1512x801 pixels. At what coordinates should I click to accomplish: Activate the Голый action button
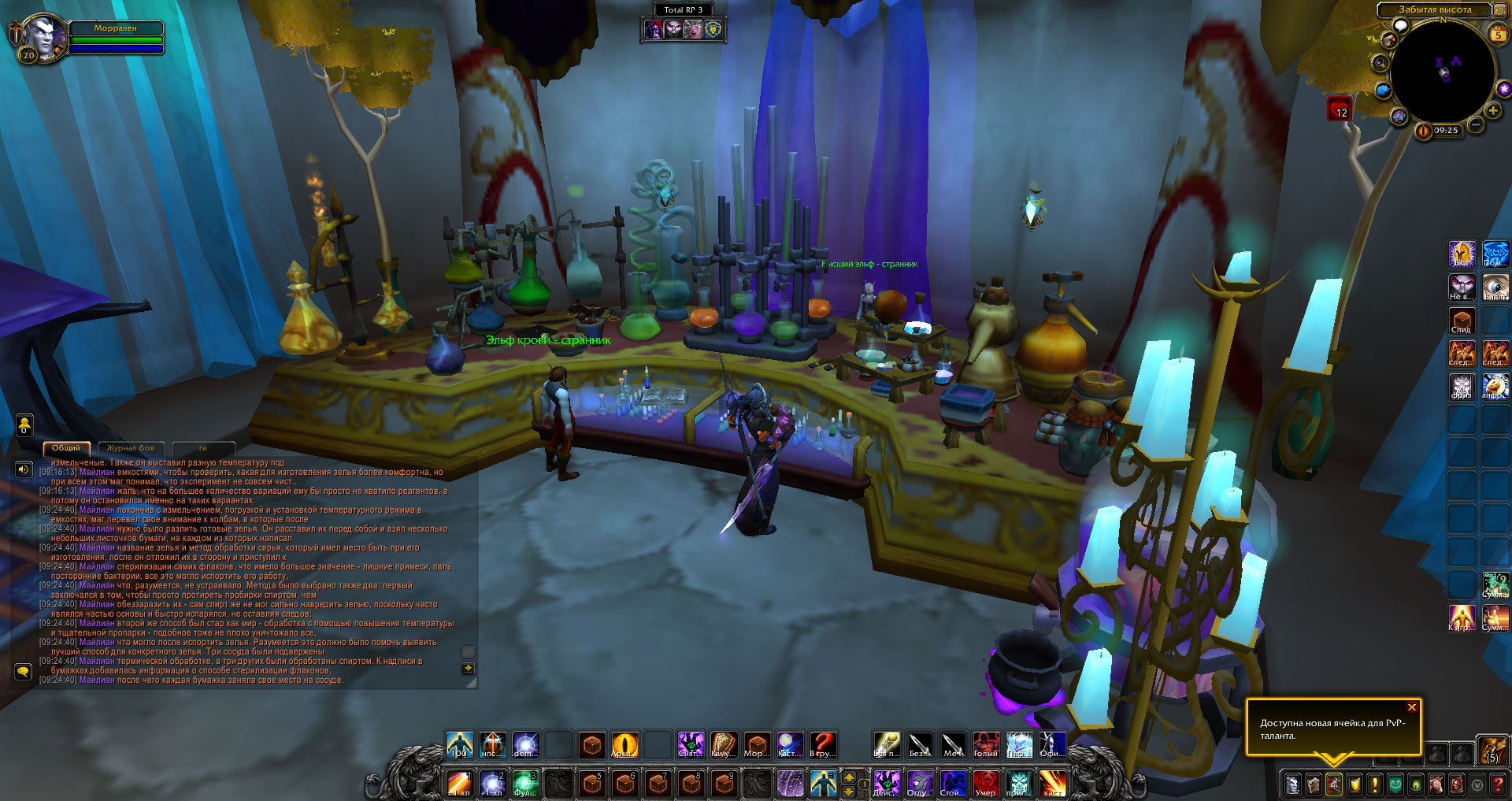[986, 744]
